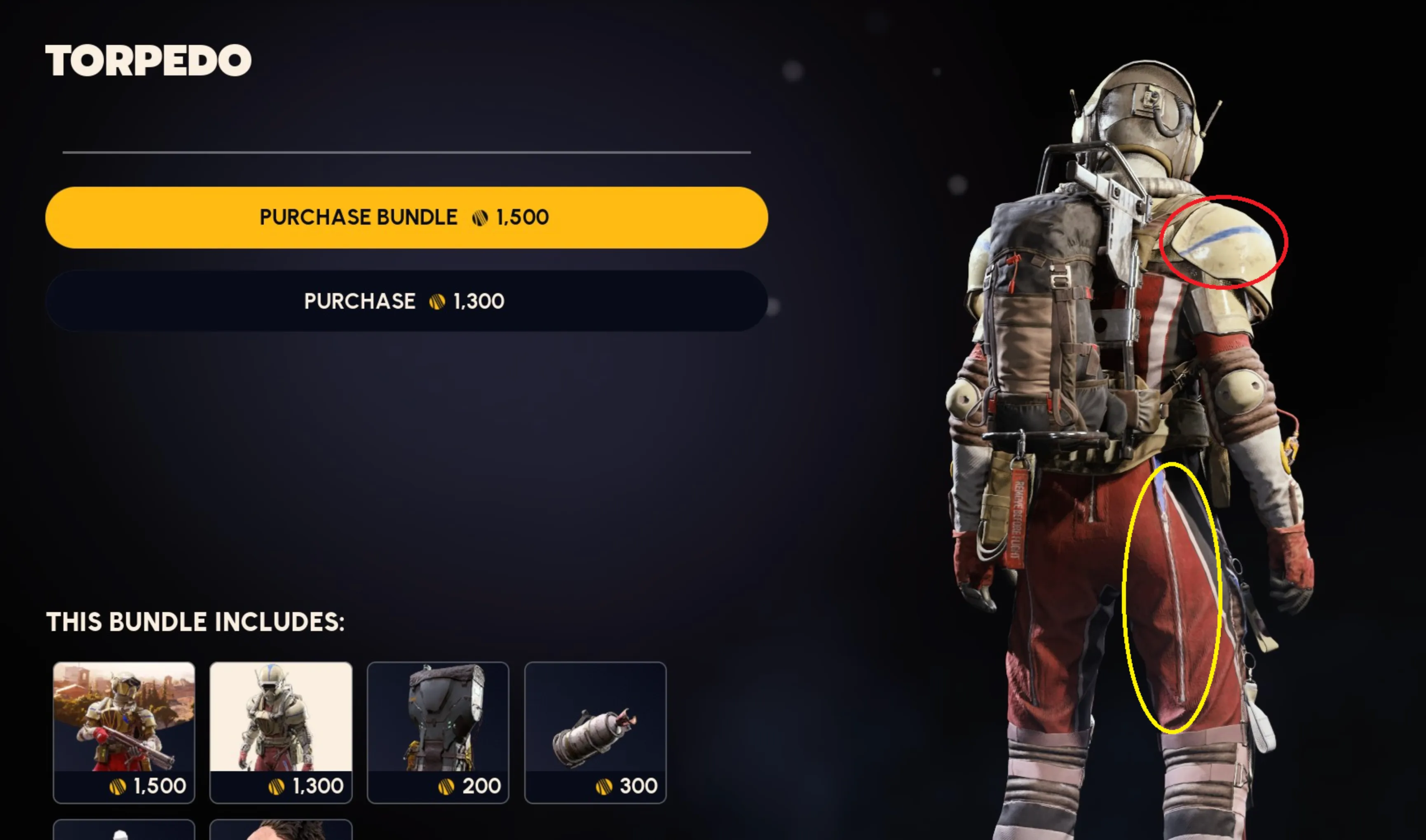This screenshot has width=1426, height=840.
Task: Choose the outfit thumbnail priced 1,300
Action: tap(281, 732)
